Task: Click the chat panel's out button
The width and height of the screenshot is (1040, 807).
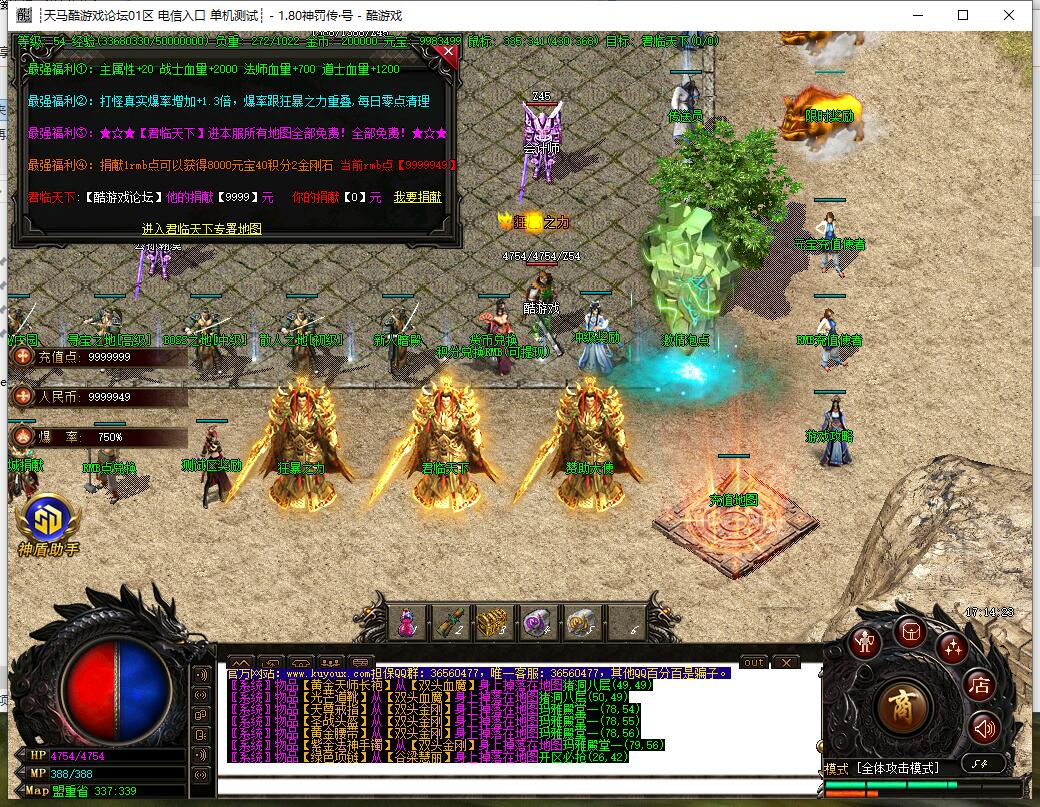Action: (x=754, y=662)
